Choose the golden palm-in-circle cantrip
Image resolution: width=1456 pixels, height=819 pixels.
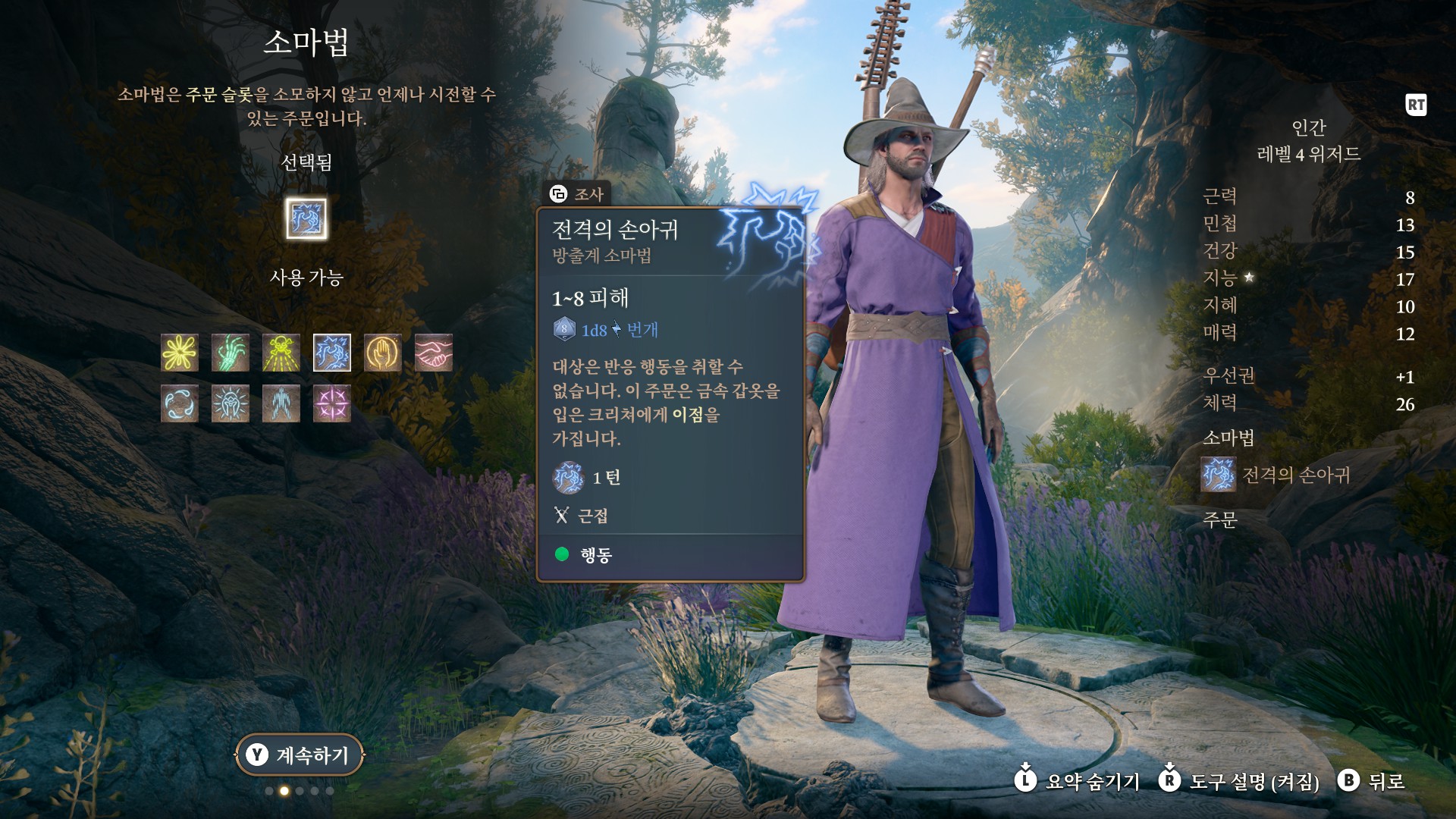(x=383, y=353)
